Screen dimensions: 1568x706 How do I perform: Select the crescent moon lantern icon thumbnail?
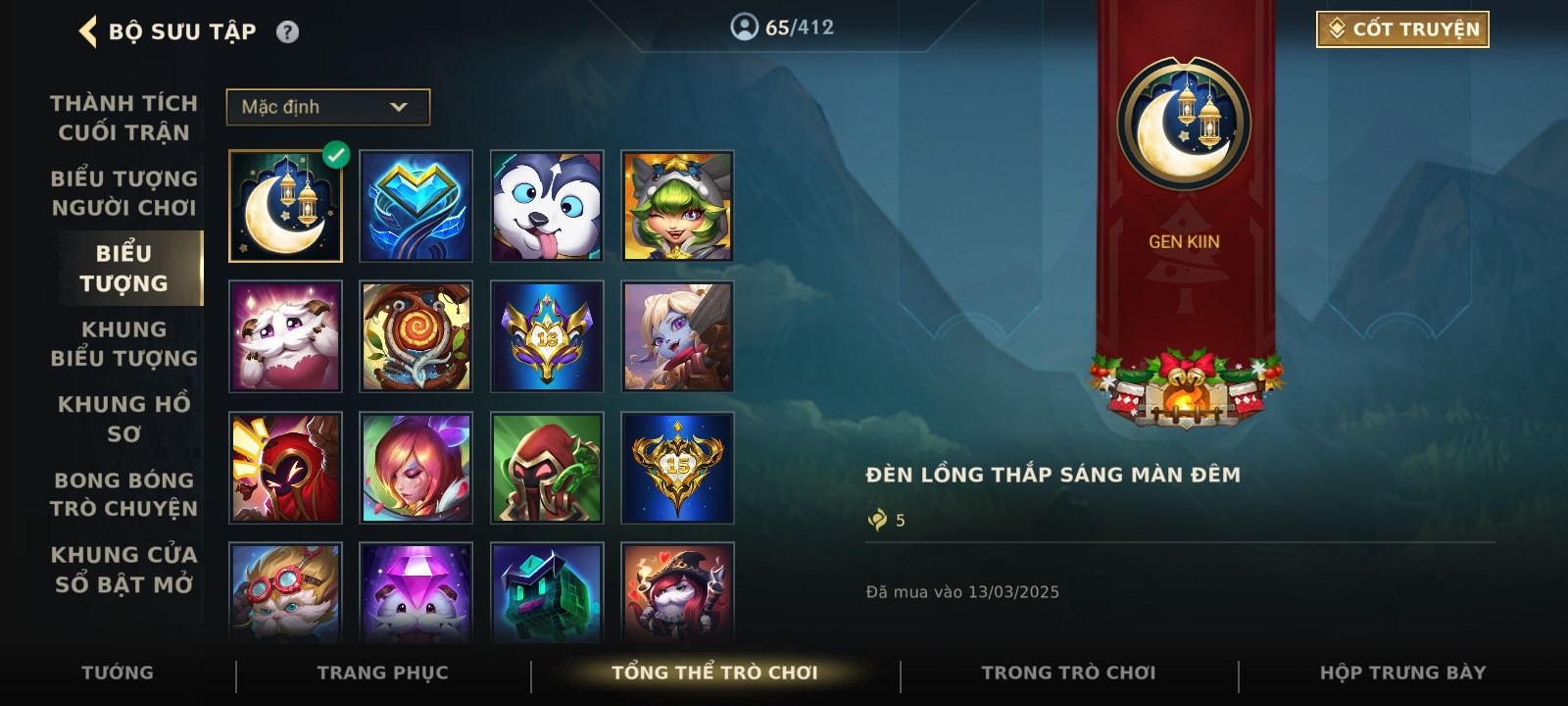(285, 207)
